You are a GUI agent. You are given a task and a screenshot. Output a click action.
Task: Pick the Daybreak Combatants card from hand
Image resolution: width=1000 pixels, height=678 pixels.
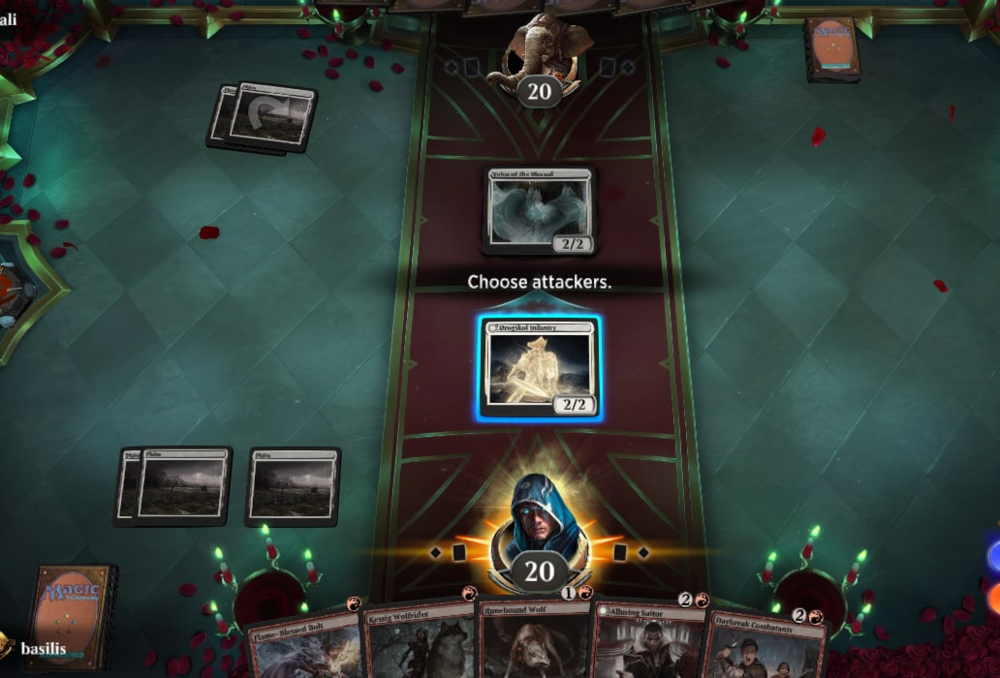[x=765, y=645]
